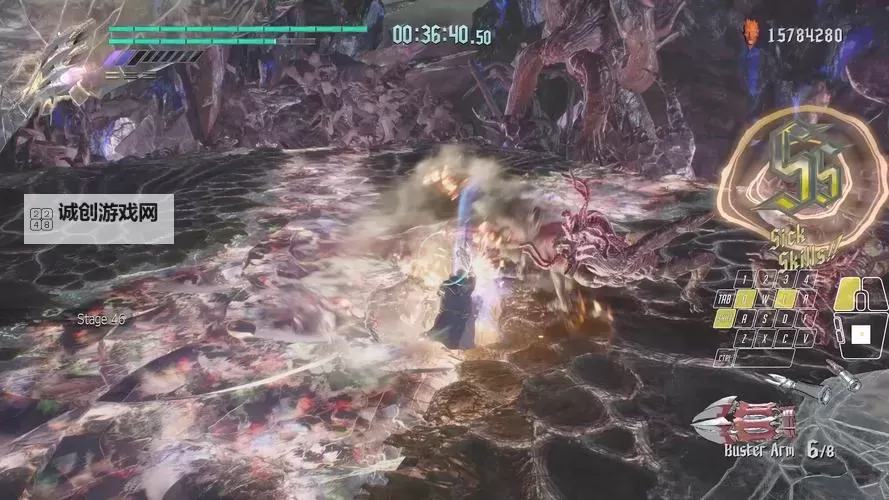Open the 诚创游戏网 watermark logo
The image size is (889, 500).
98,219
